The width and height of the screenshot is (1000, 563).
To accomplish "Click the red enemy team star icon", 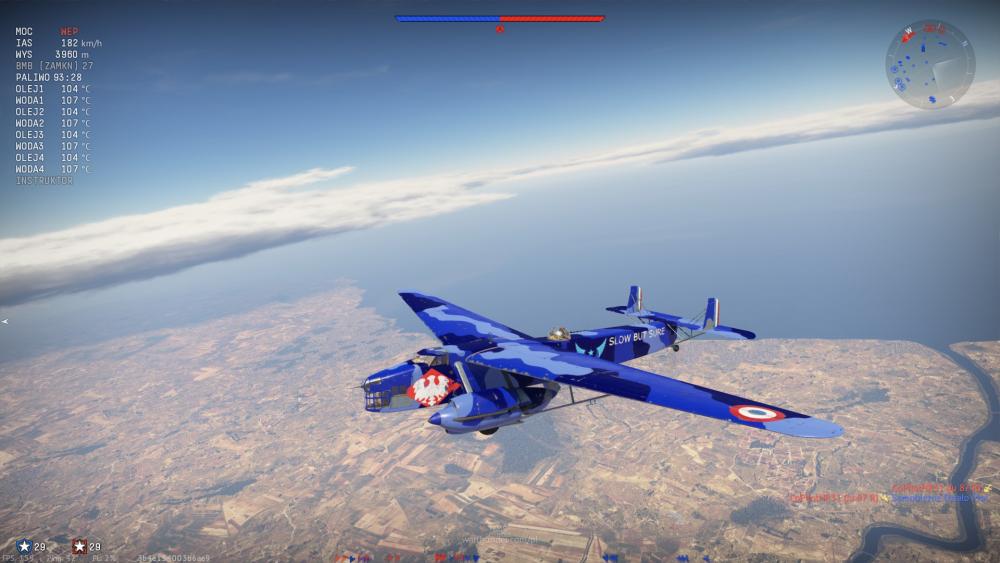I will pyautogui.click(x=79, y=546).
